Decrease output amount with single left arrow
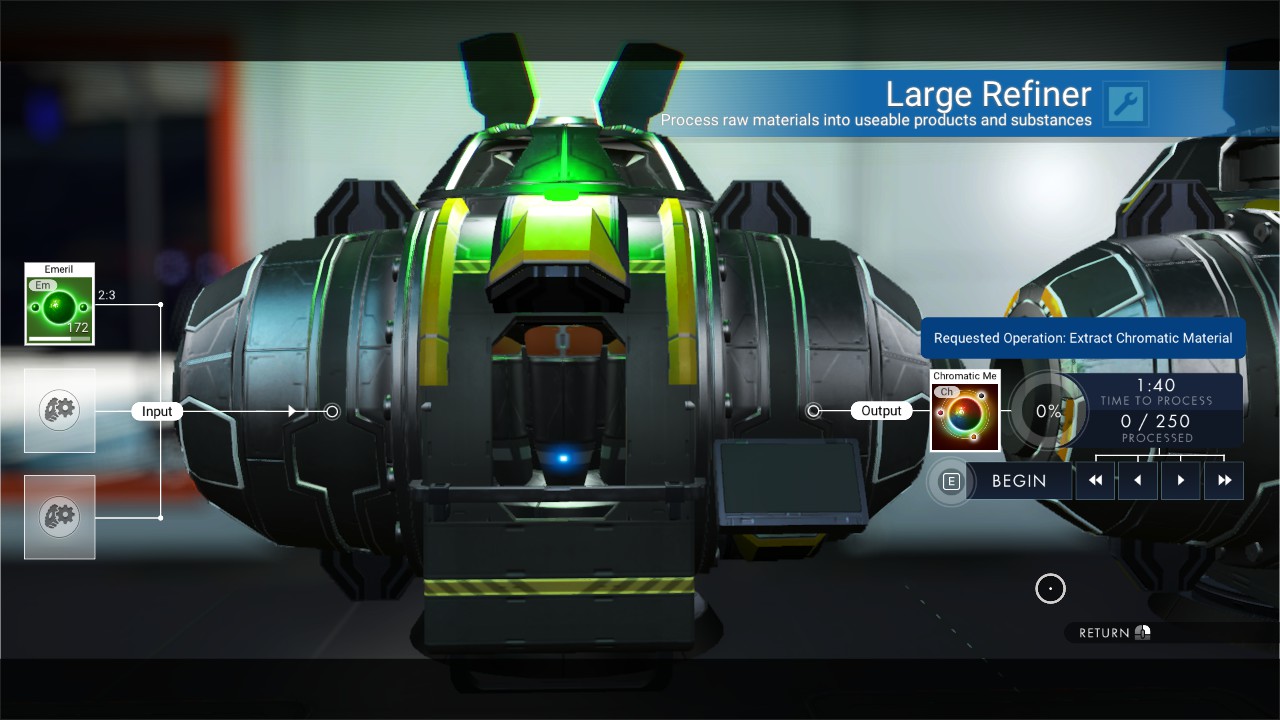 click(1138, 481)
